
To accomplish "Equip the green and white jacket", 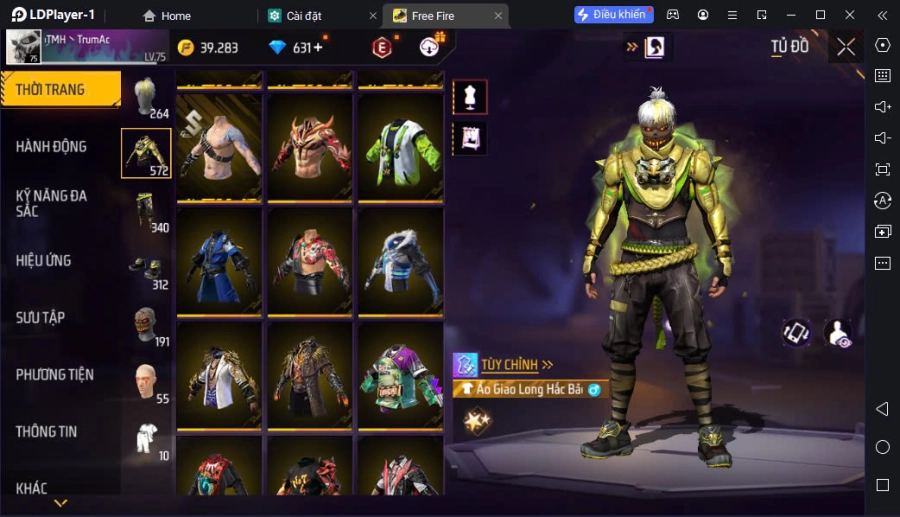I will [400, 148].
